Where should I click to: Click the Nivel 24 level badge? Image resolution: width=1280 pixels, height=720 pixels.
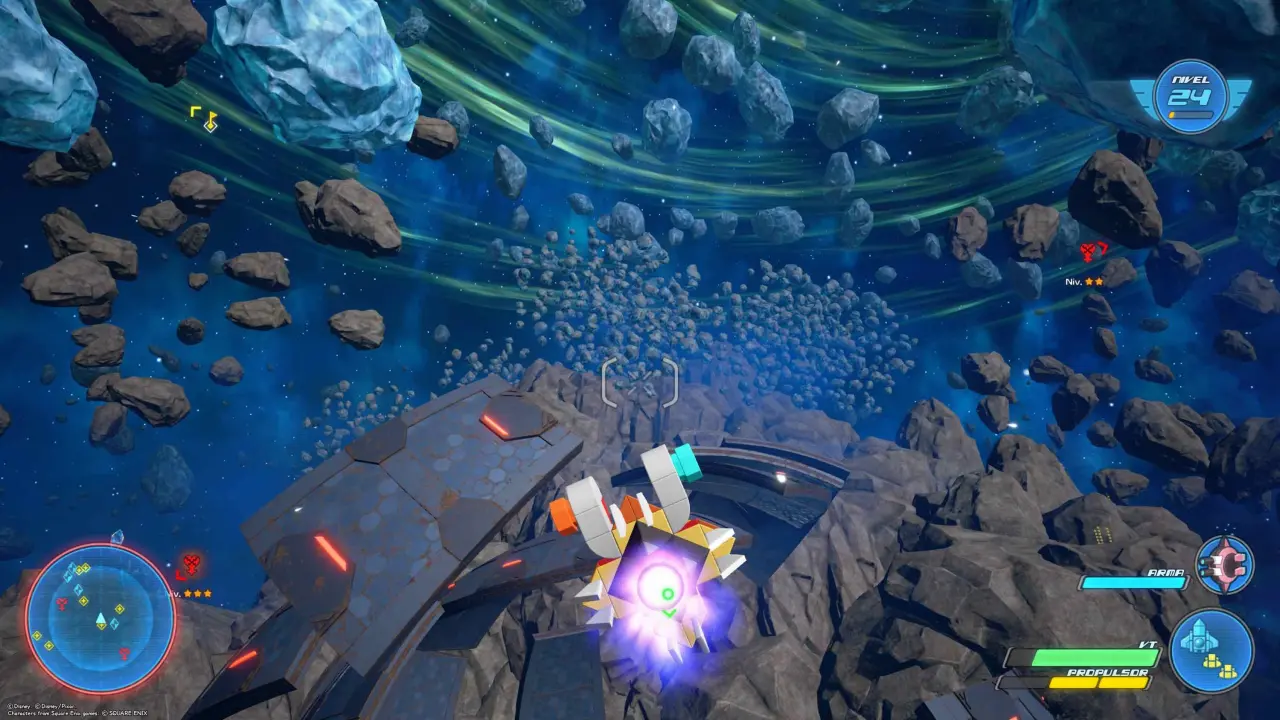pyautogui.click(x=1190, y=98)
